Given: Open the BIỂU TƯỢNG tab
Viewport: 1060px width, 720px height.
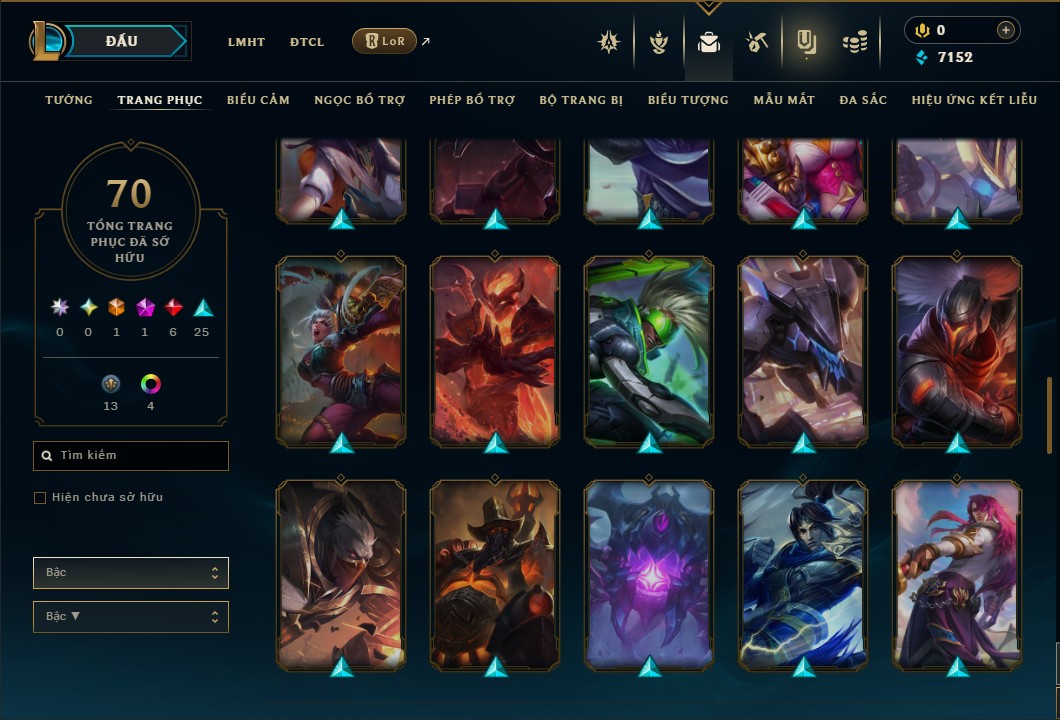Looking at the screenshot, I should [688, 100].
